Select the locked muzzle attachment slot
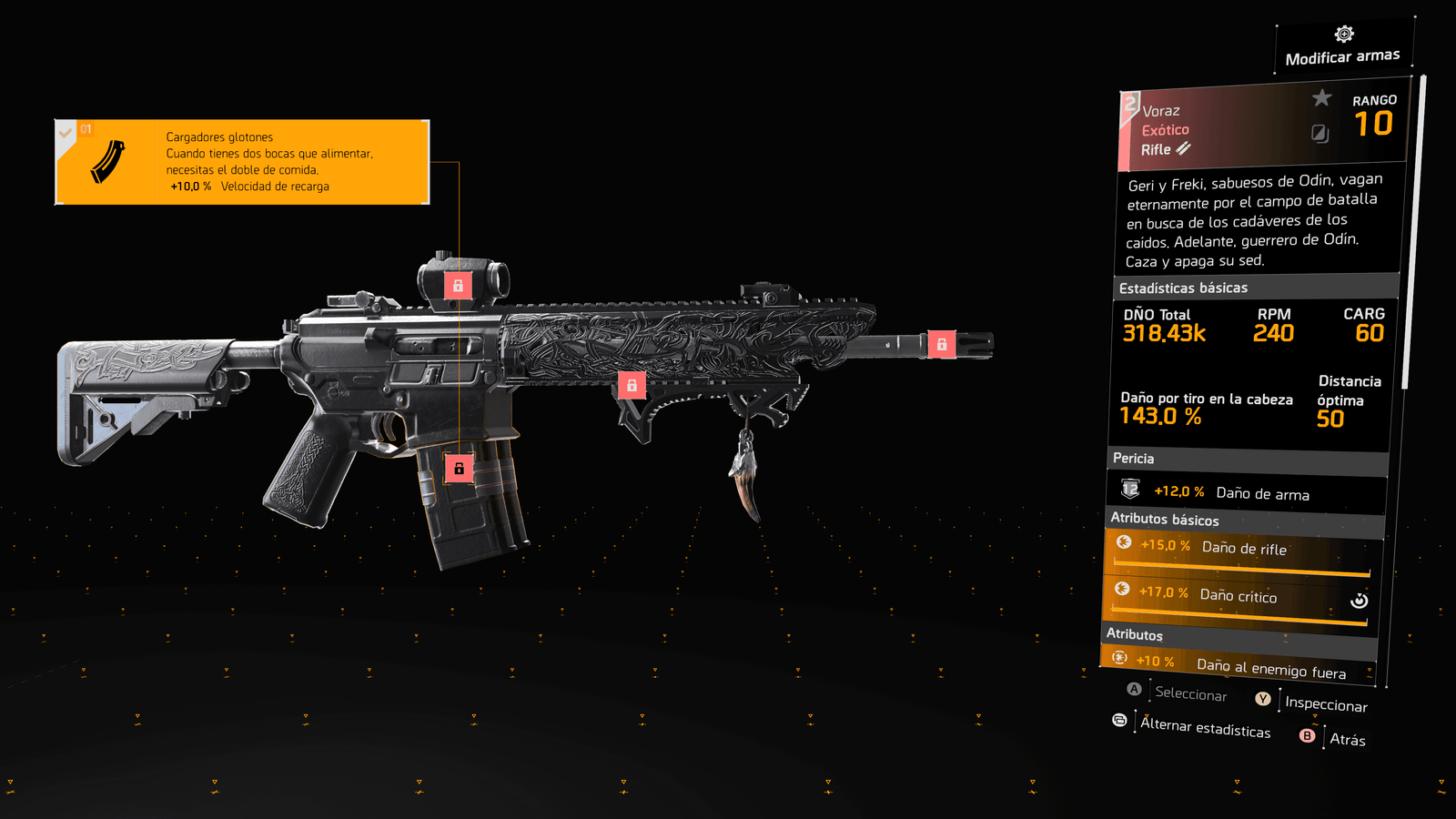This screenshot has width=1456, height=819. 942,344
